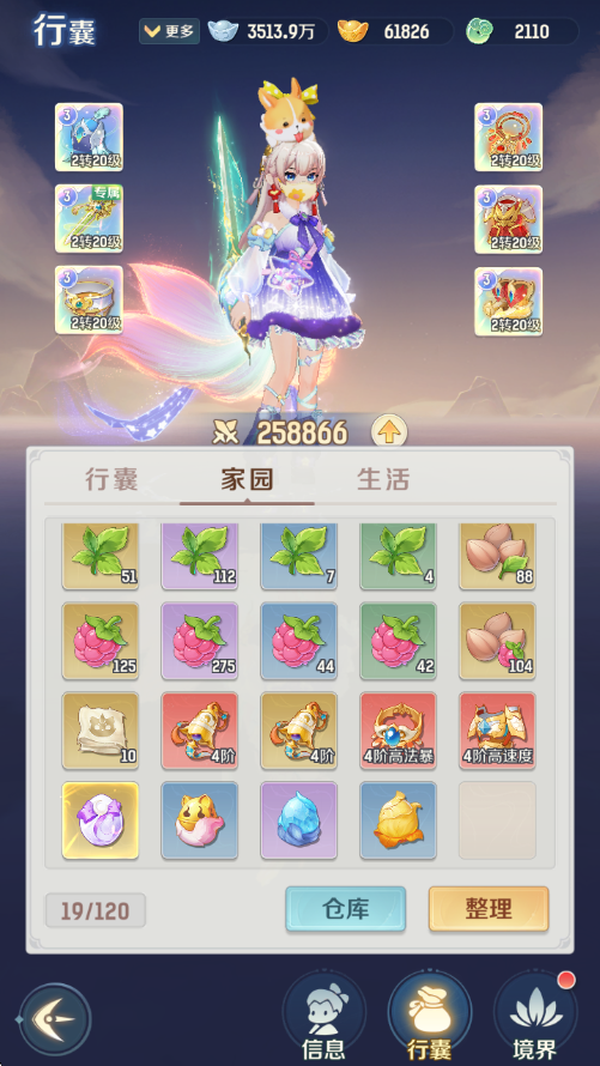The height and width of the screenshot is (1066, 600).
Task: Open the equipped weapon slot marked 专属
Action: pos(89,218)
